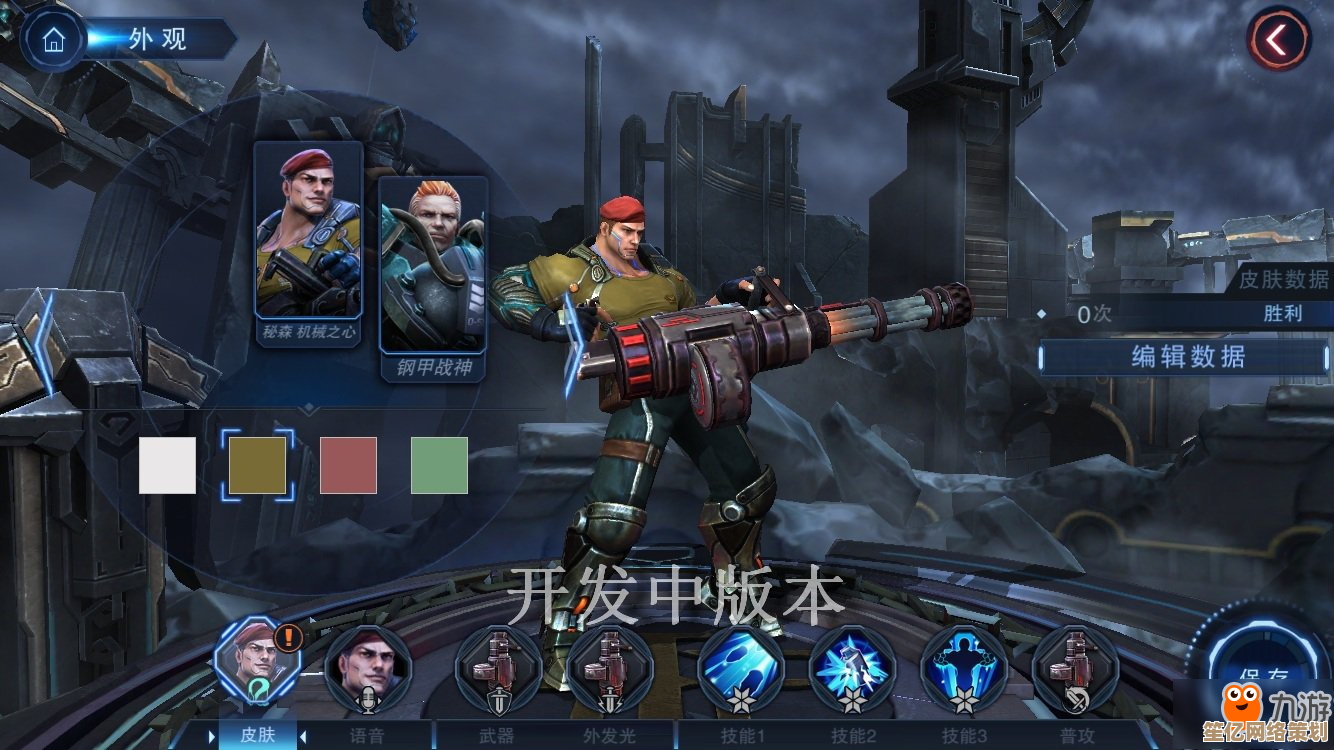Click the red back arrow button

[1277, 40]
